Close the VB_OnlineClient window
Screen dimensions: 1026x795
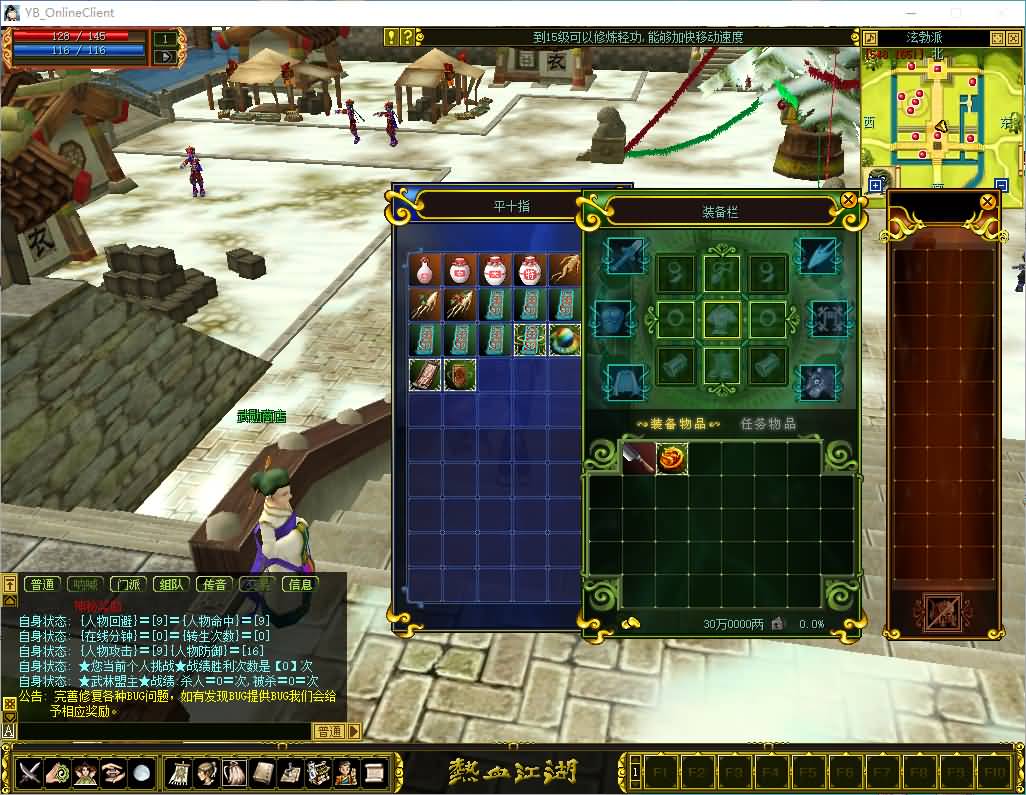(x=1002, y=13)
